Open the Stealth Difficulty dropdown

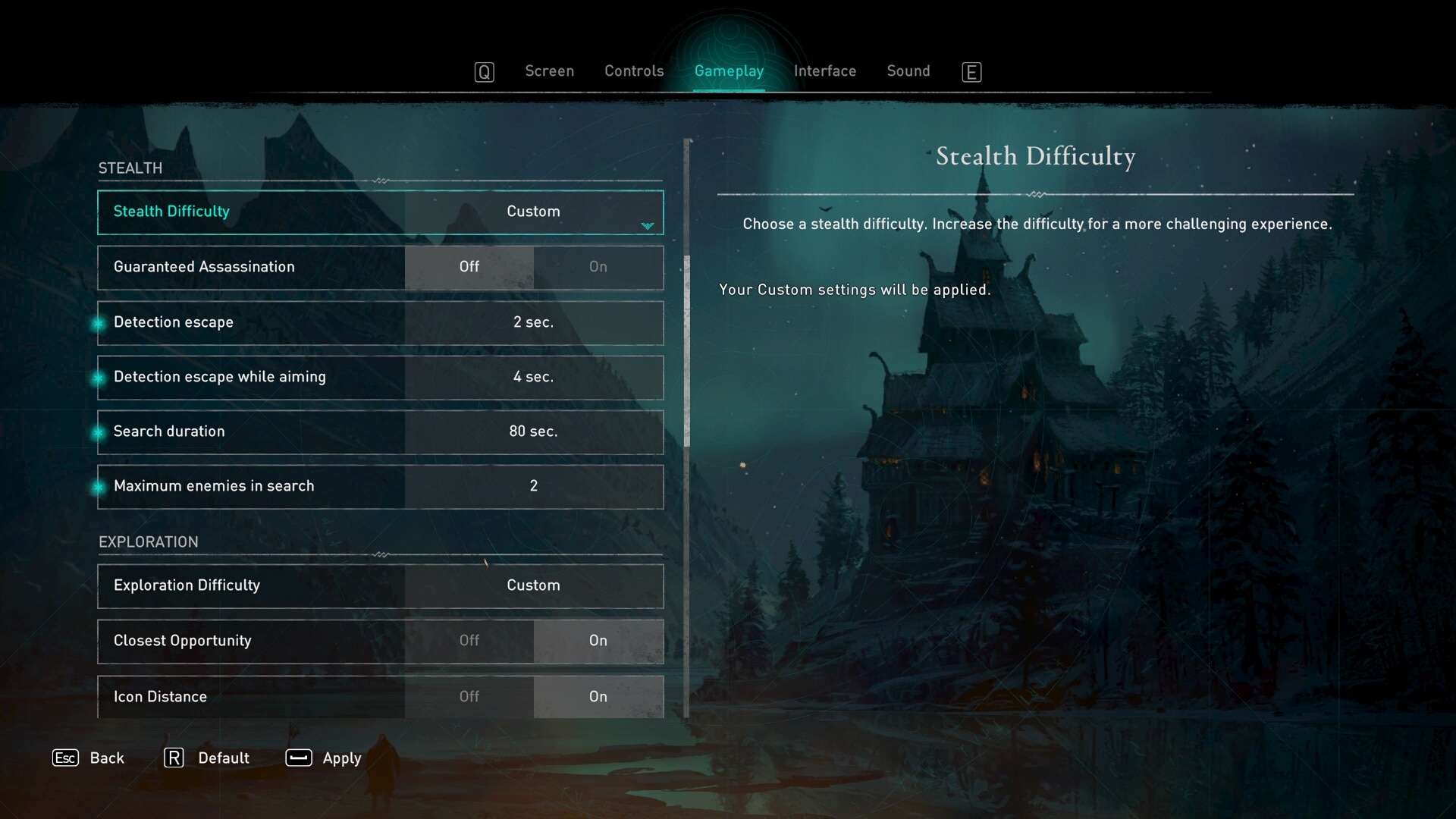click(533, 212)
